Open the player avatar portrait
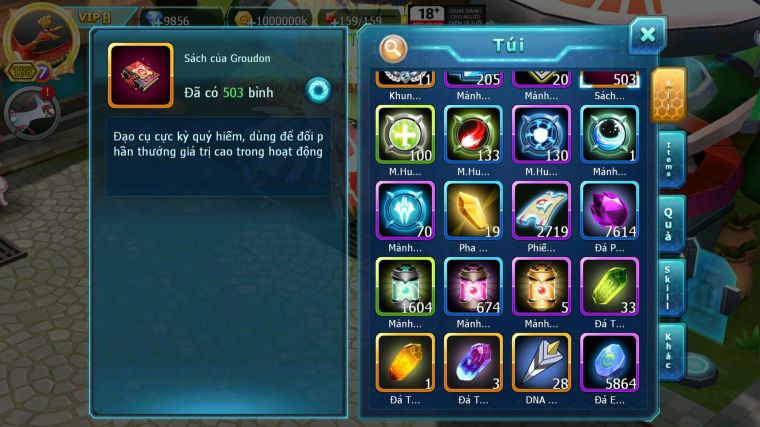 38,37
